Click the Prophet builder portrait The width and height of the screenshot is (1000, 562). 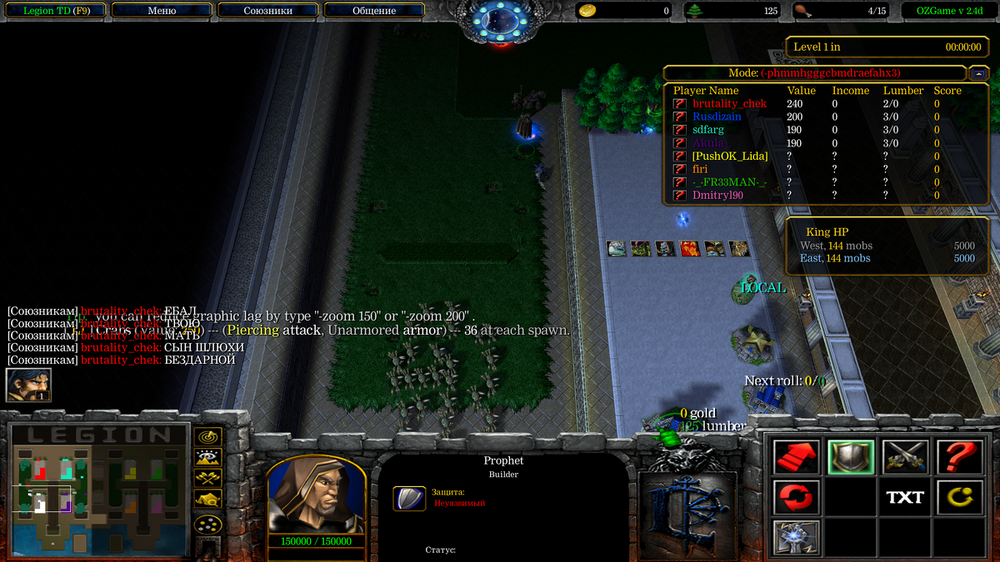click(315, 494)
